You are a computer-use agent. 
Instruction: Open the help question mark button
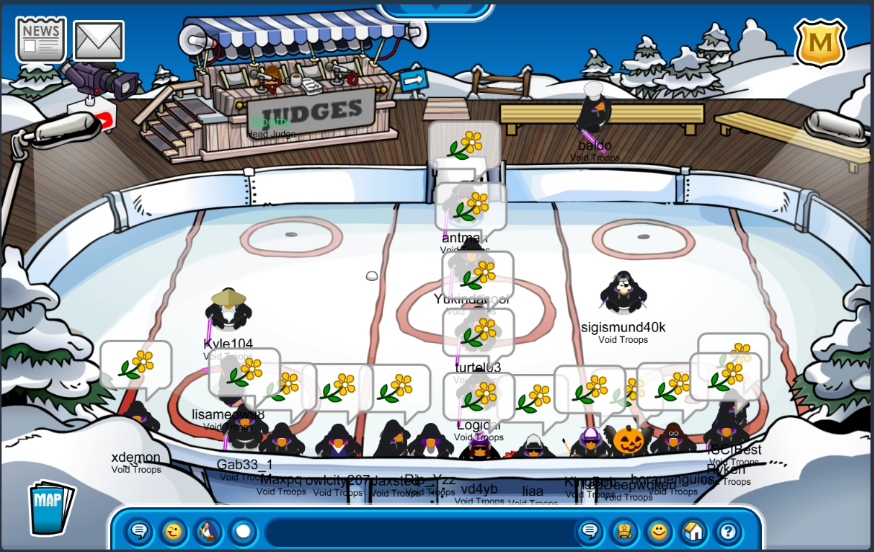tap(727, 531)
